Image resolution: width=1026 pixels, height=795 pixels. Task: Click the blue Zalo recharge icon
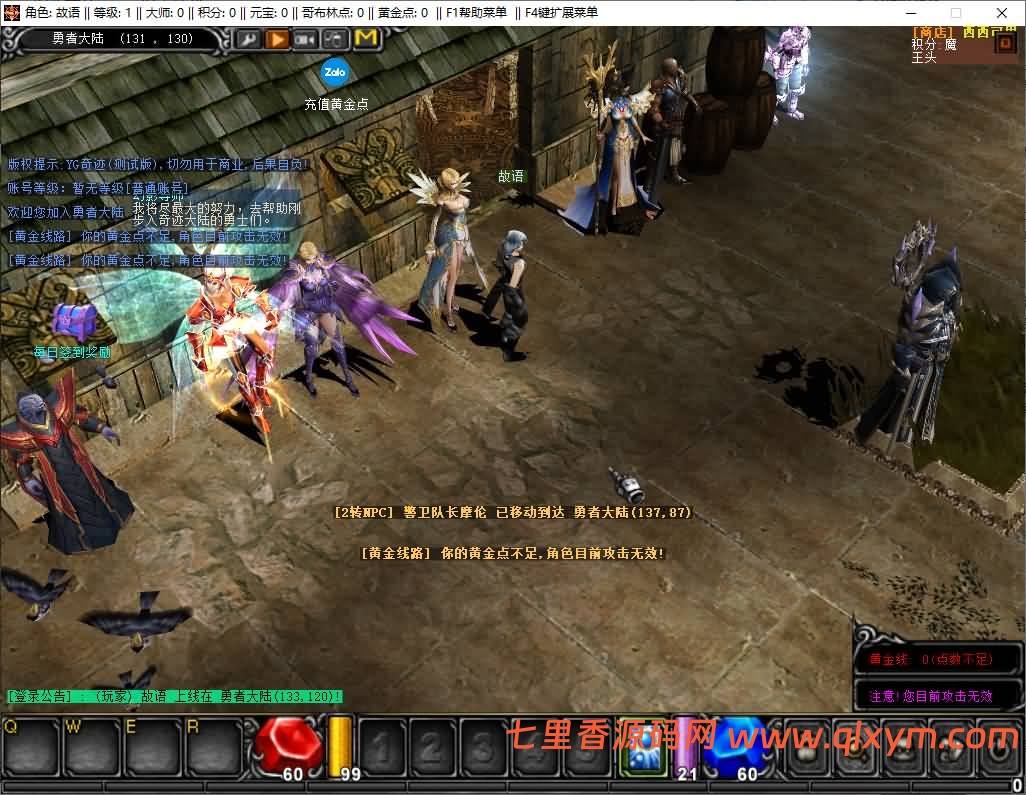click(334, 72)
